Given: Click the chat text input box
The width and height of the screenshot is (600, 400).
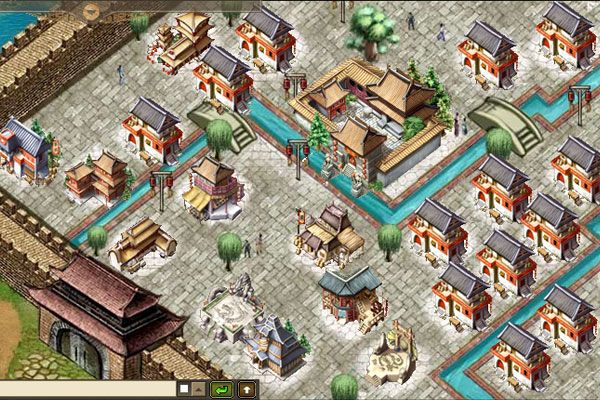Looking at the screenshot, I should point(85,388).
